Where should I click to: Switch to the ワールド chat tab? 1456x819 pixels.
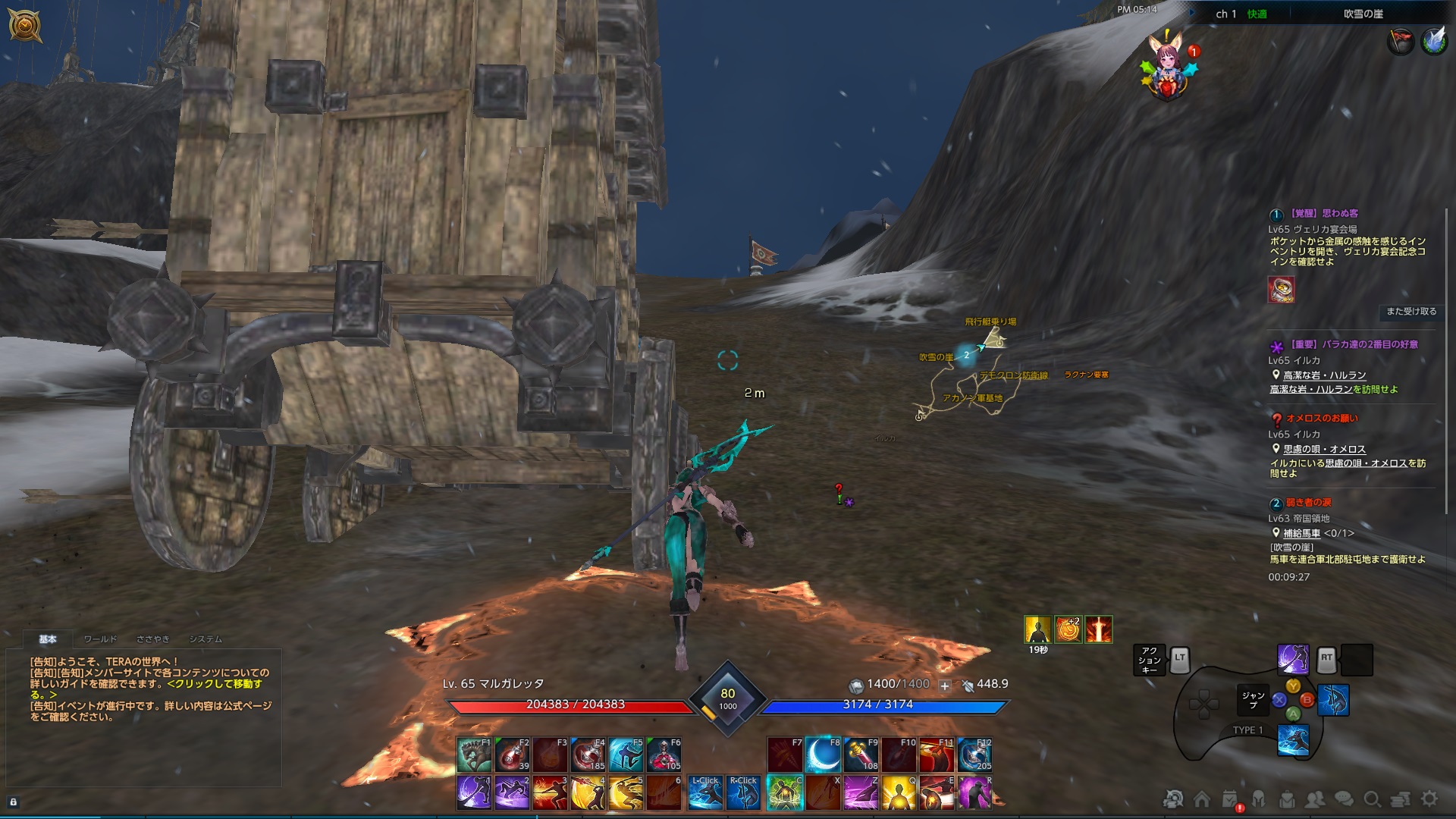click(101, 639)
